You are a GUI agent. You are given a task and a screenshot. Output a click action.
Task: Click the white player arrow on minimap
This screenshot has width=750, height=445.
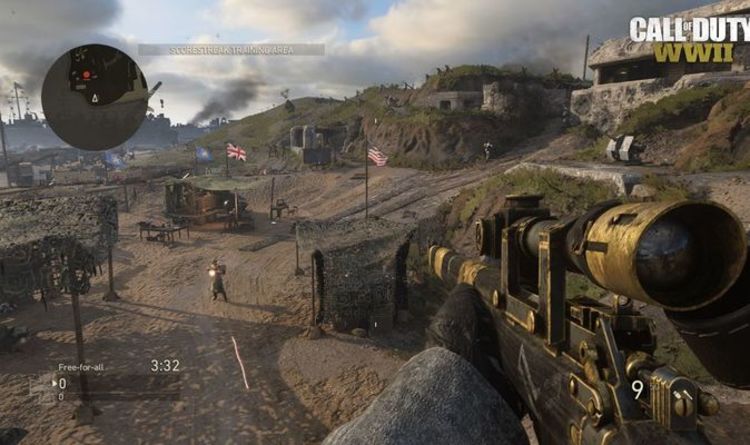(x=93, y=99)
